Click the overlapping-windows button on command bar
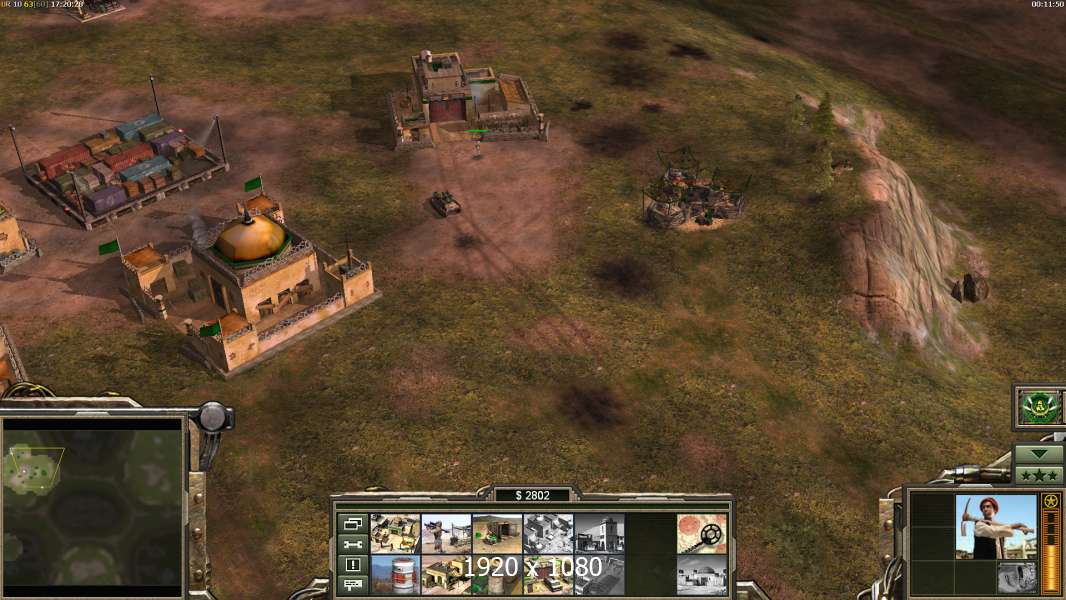The image size is (1066, 600). pos(352,524)
